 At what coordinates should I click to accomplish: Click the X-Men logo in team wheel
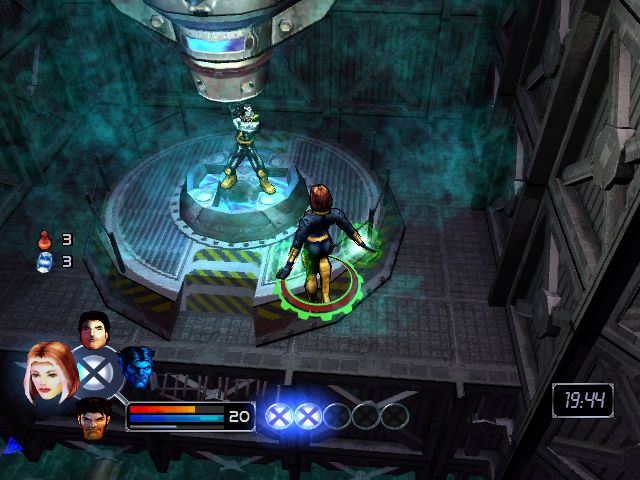tap(96, 373)
